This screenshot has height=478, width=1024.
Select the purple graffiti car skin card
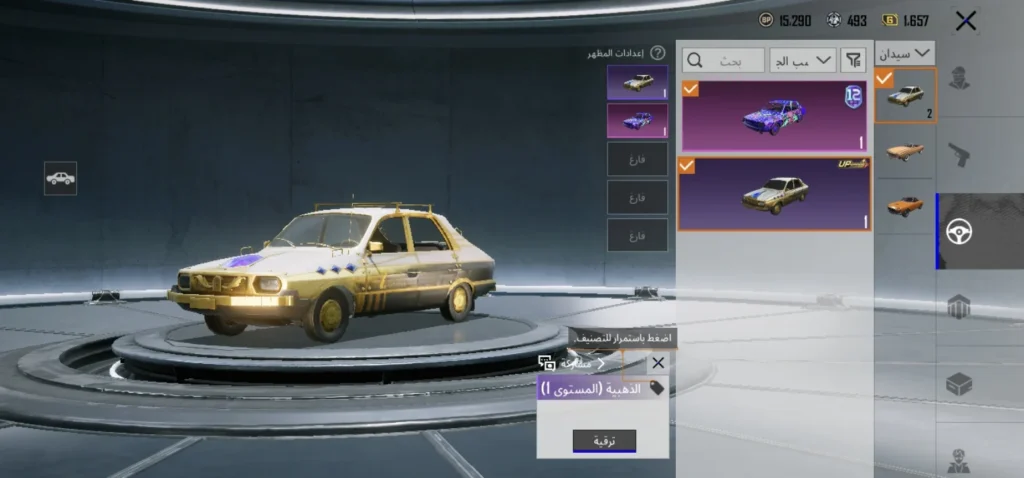point(774,116)
